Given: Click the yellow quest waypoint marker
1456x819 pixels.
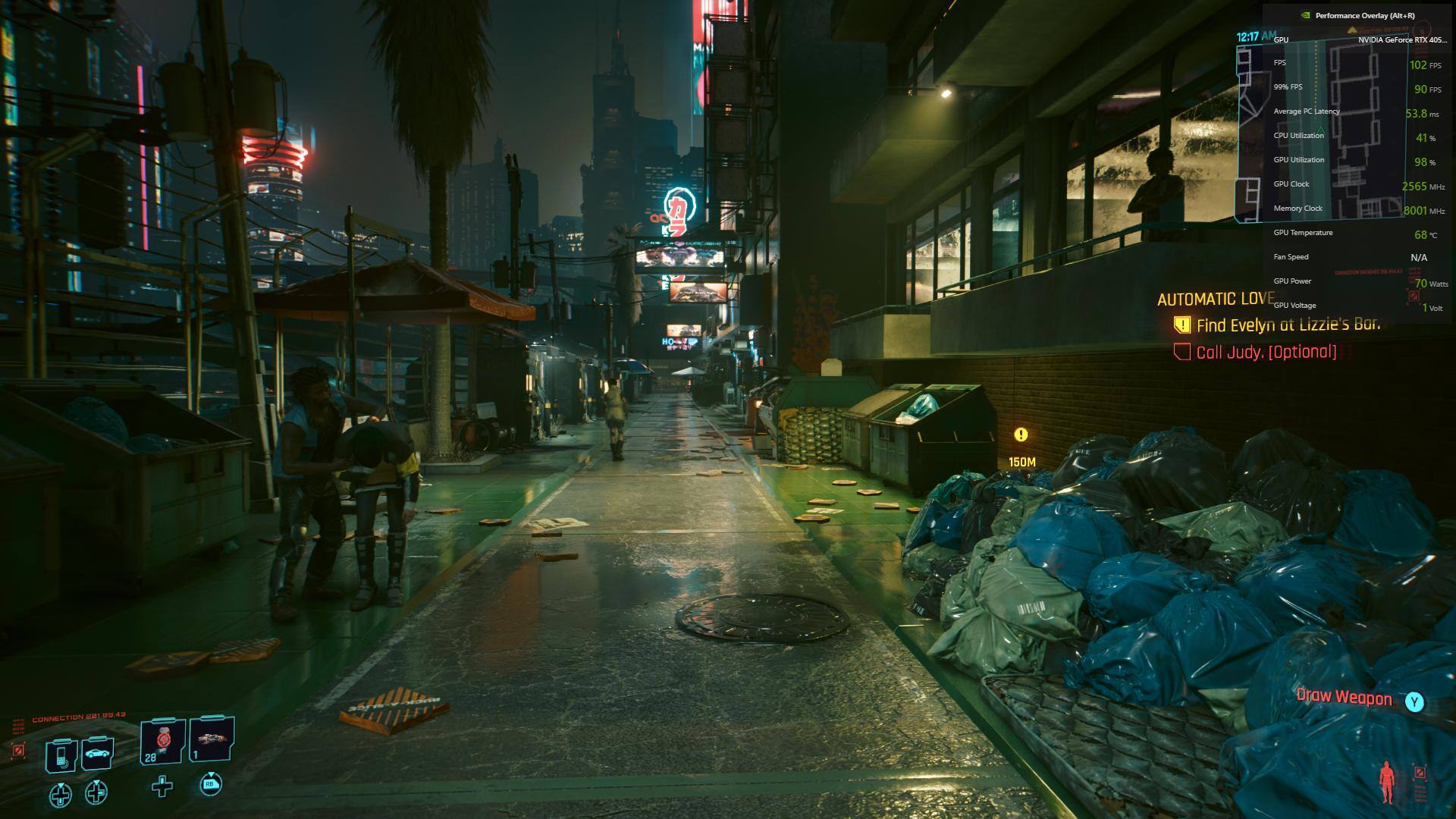Looking at the screenshot, I should point(1021,435).
